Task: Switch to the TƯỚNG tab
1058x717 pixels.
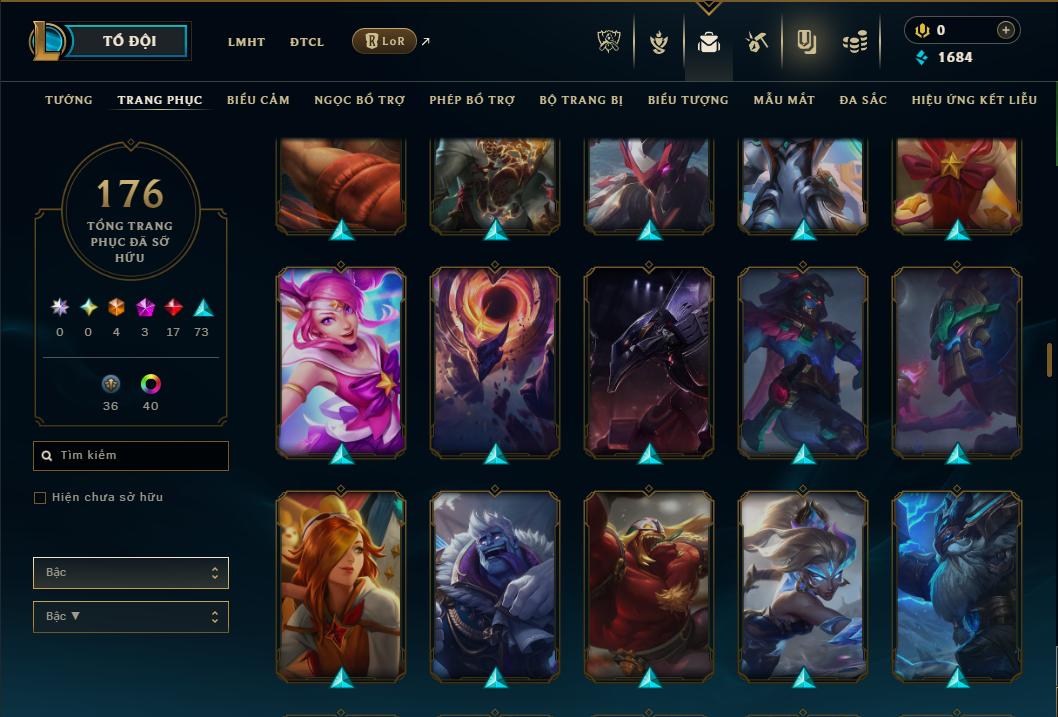Action: click(69, 100)
